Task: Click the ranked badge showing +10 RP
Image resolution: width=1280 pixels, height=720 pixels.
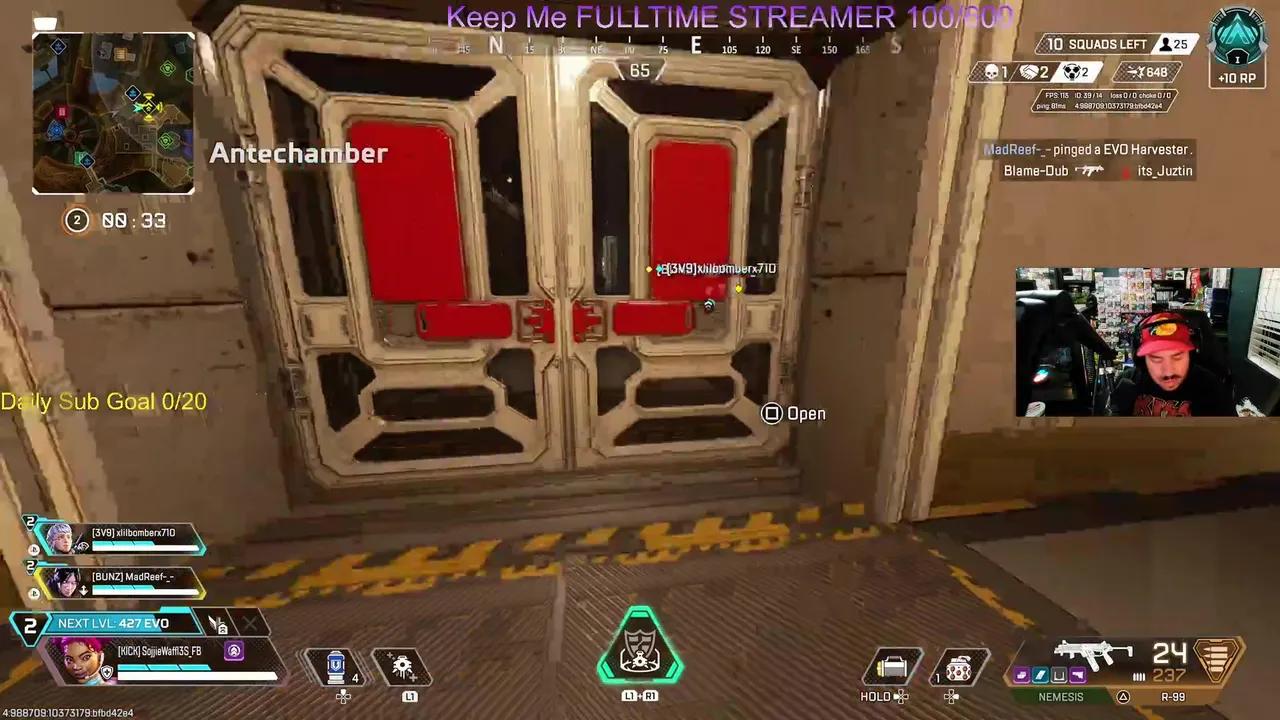Action: (x=1237, y=45)
